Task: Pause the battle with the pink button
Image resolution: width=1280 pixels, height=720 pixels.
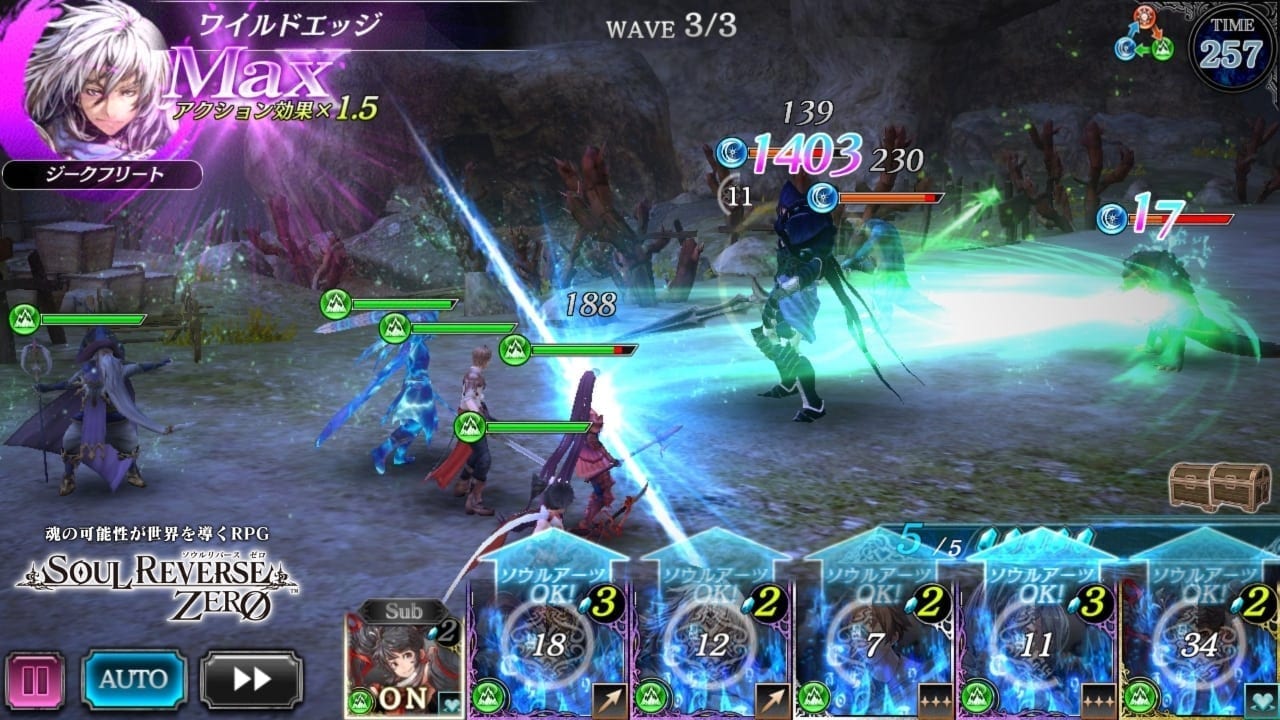Action: point(35,680)
